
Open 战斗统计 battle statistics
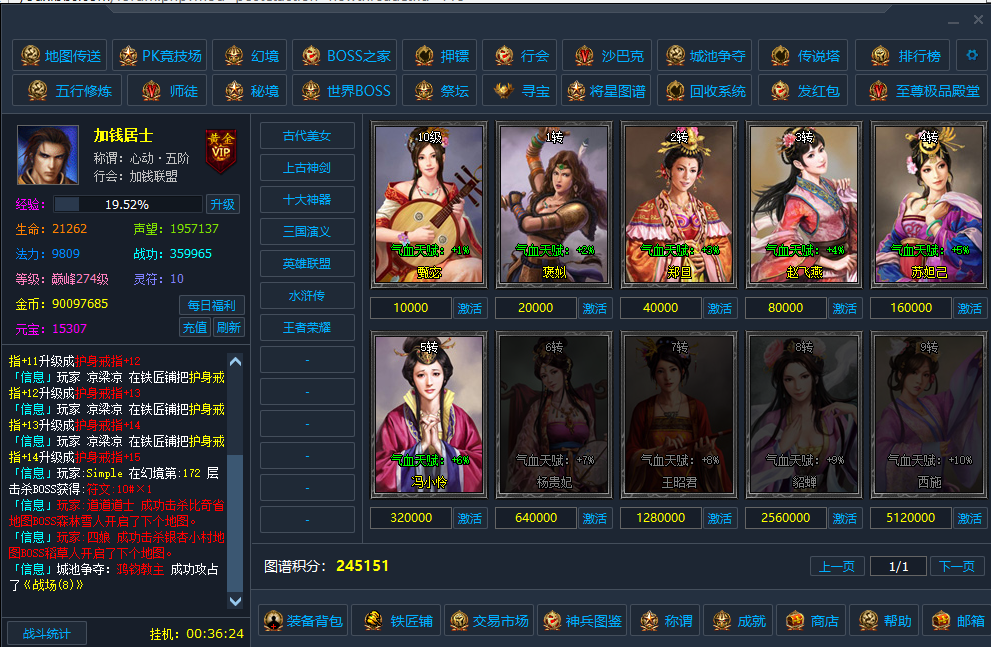tap(47, 633)
